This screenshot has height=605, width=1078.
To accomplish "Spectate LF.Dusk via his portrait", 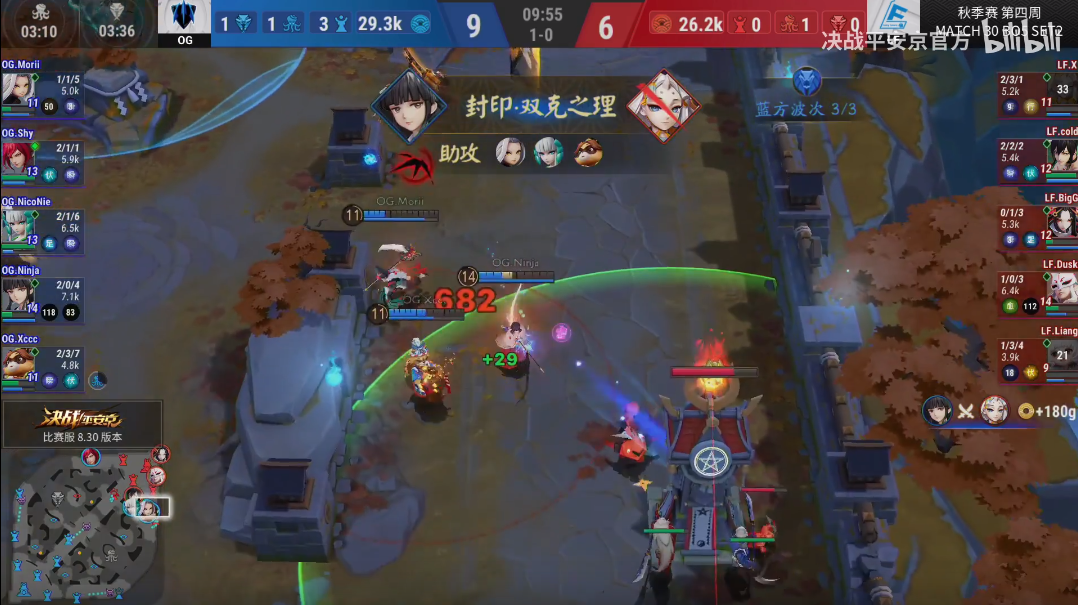I will coord(1062,288).
